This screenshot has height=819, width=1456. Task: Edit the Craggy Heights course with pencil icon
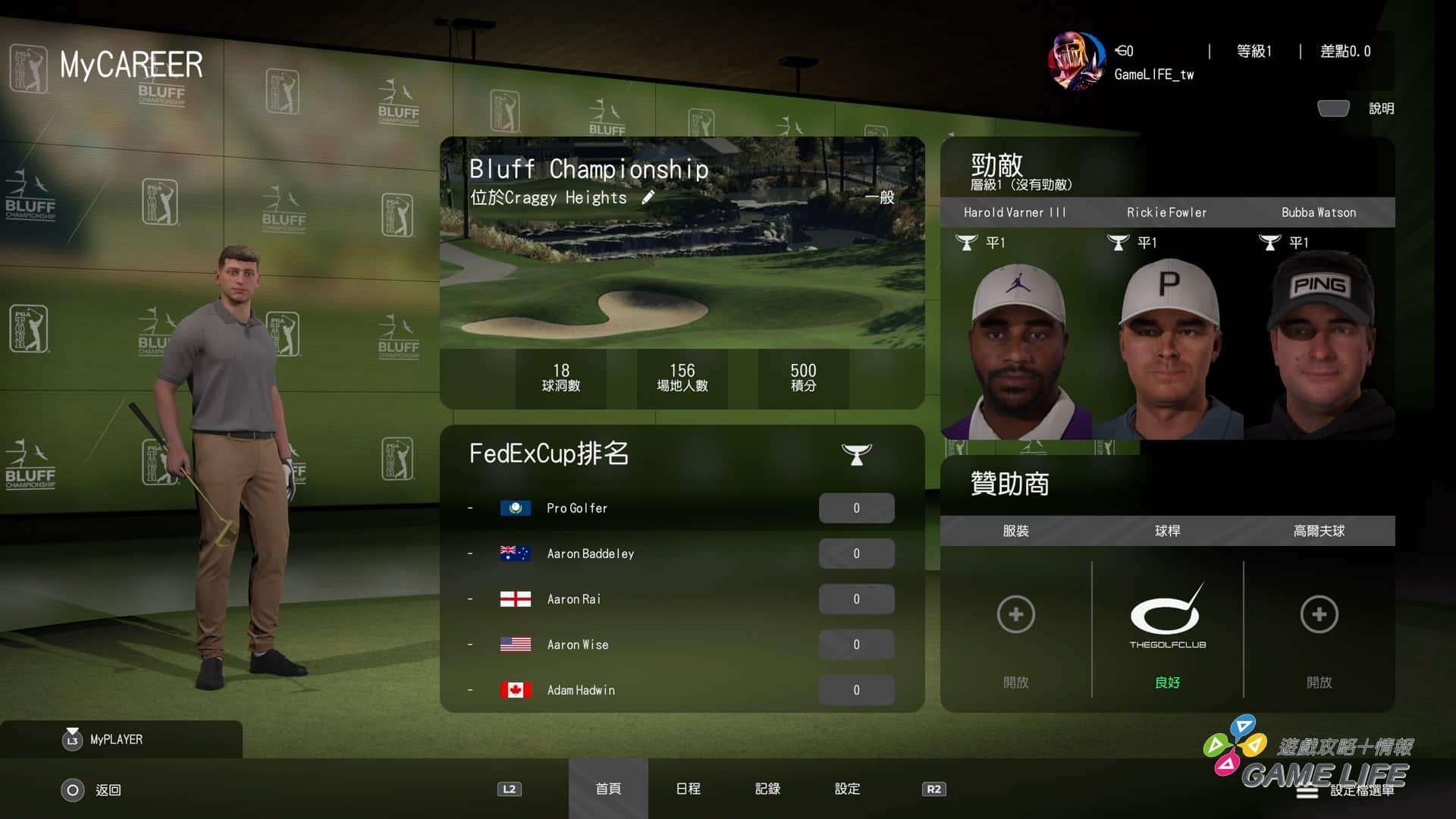[648, 198]
